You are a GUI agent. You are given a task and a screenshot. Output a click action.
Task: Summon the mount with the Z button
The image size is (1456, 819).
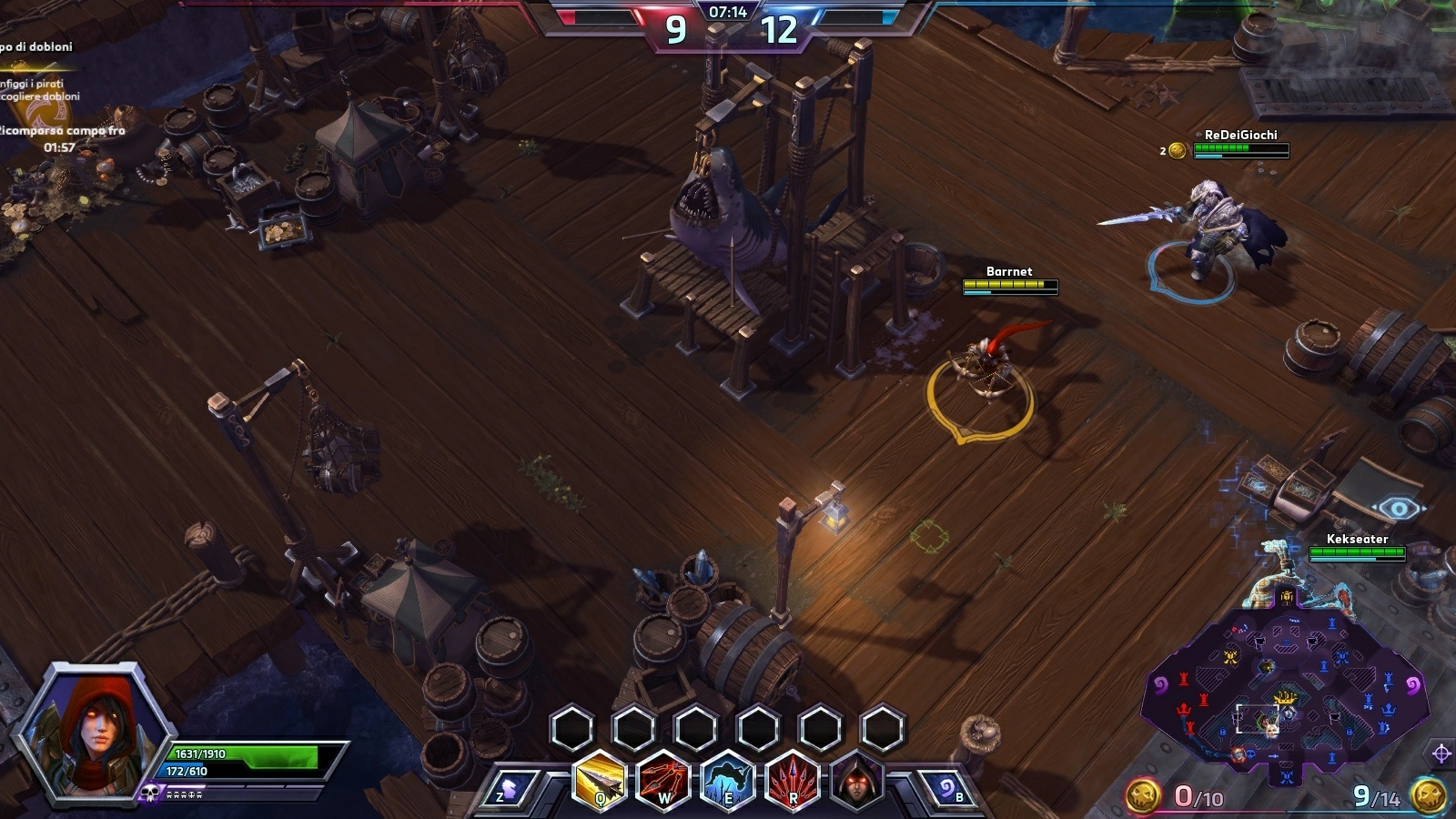508,789
